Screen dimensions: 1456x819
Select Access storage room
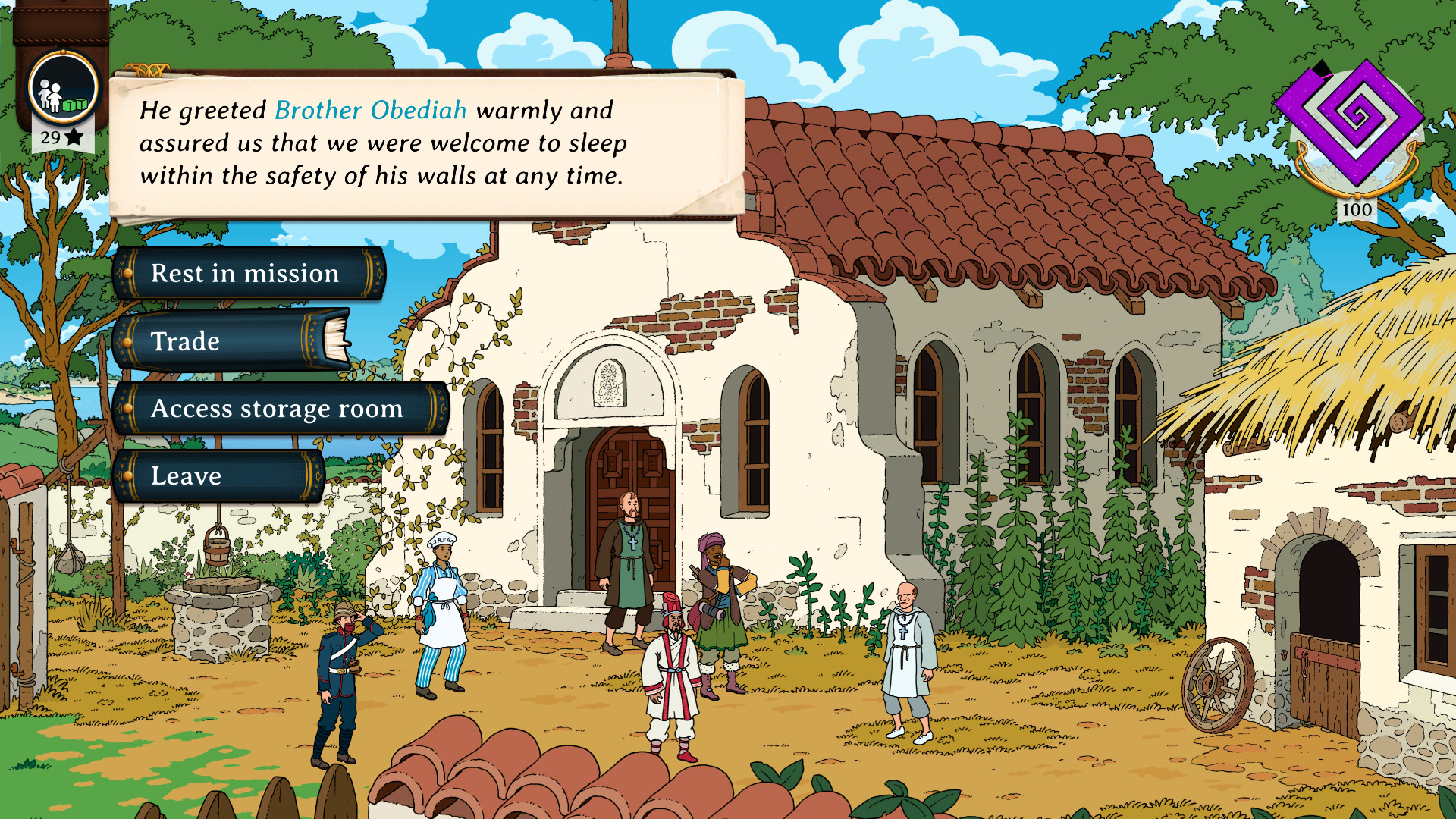pos(276,409)
